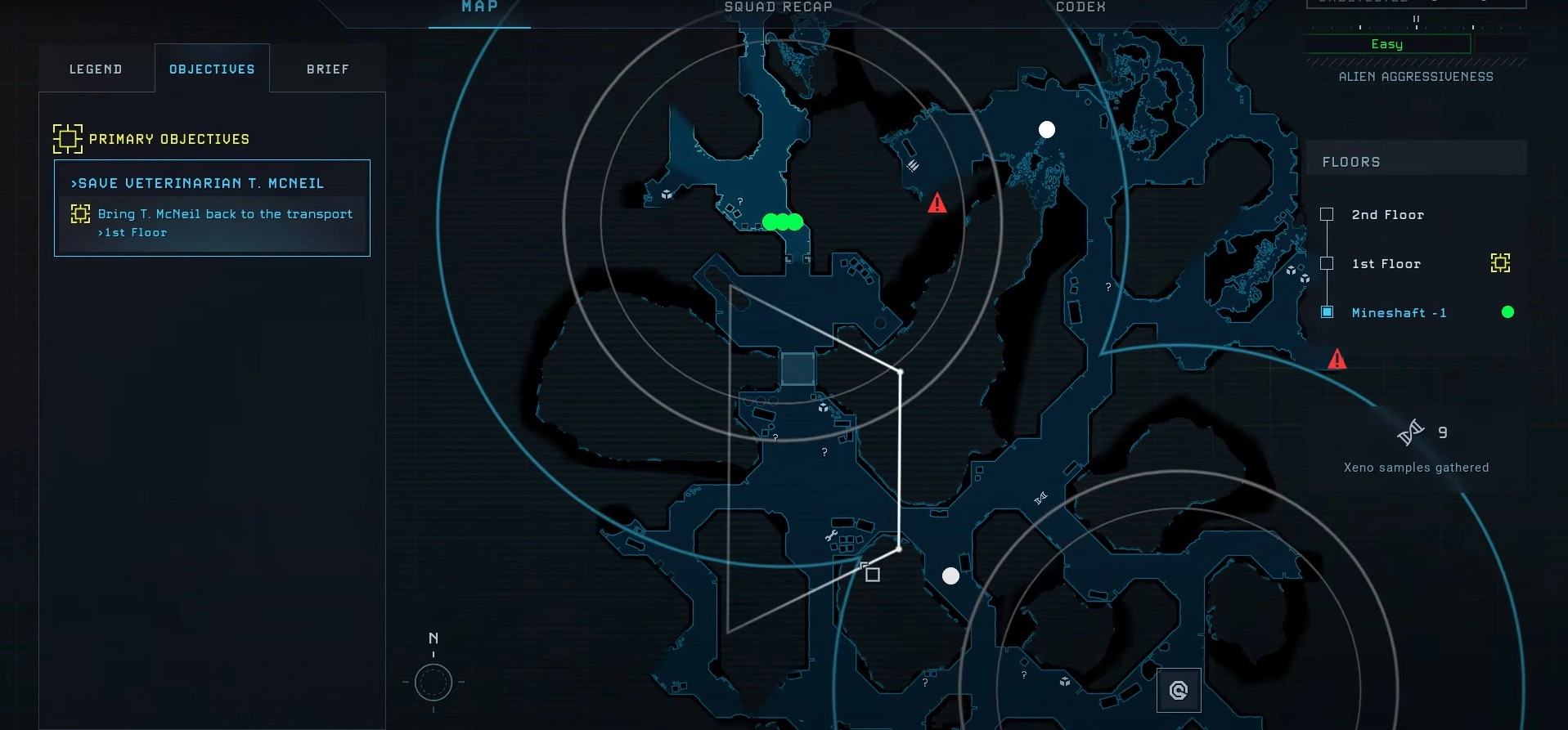Viewport: 1568px width, 730px height.
Task: Click the red hazard warning icon near Xeno samples
Action: click(x=1337, y=358)
